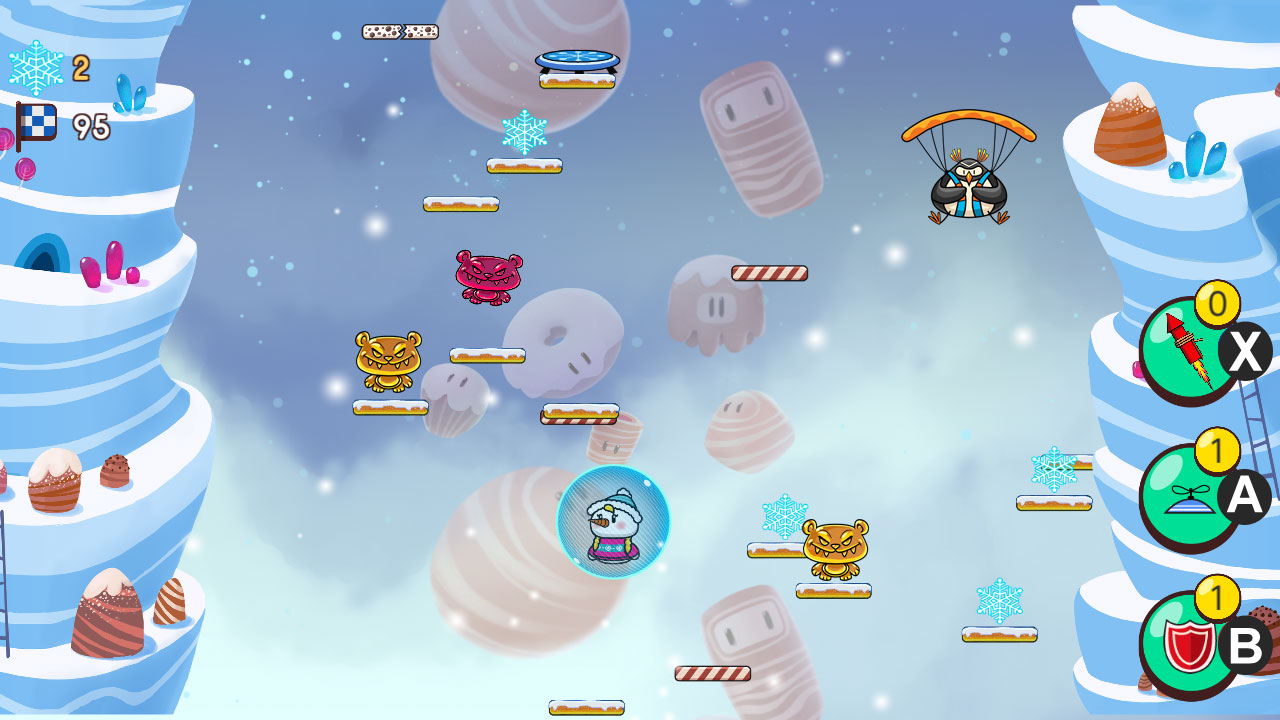
Task: Click the collectible snowflake below the cookie platform
Action: click(x=526, y=130)
